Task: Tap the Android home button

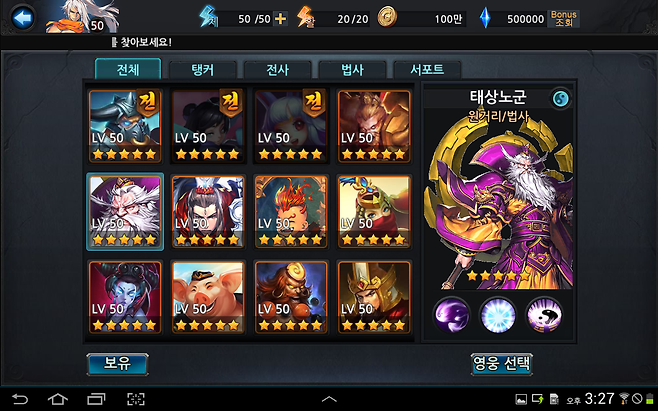Action: 57,399
